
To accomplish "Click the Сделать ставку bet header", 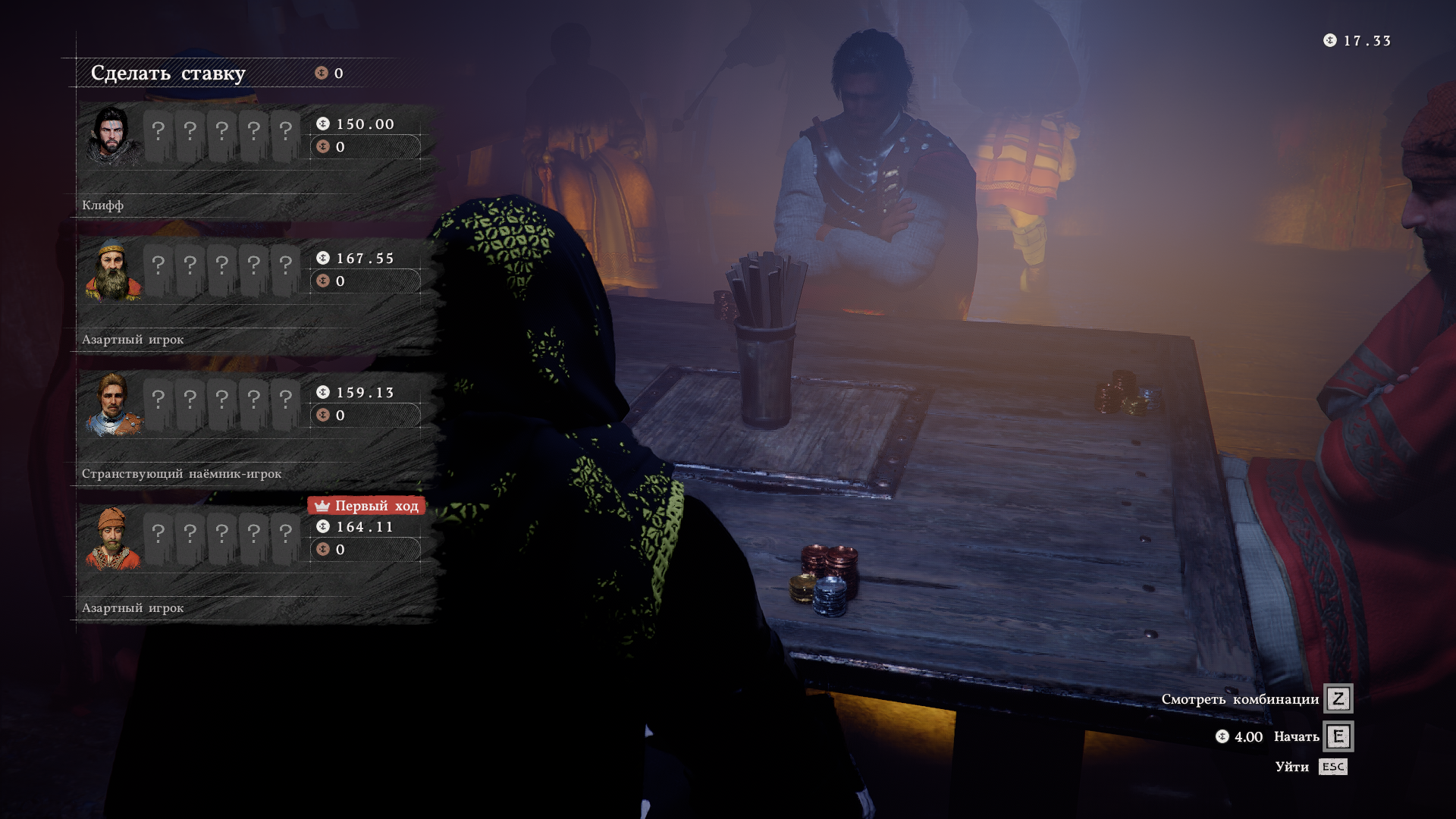I will [168, 74].
